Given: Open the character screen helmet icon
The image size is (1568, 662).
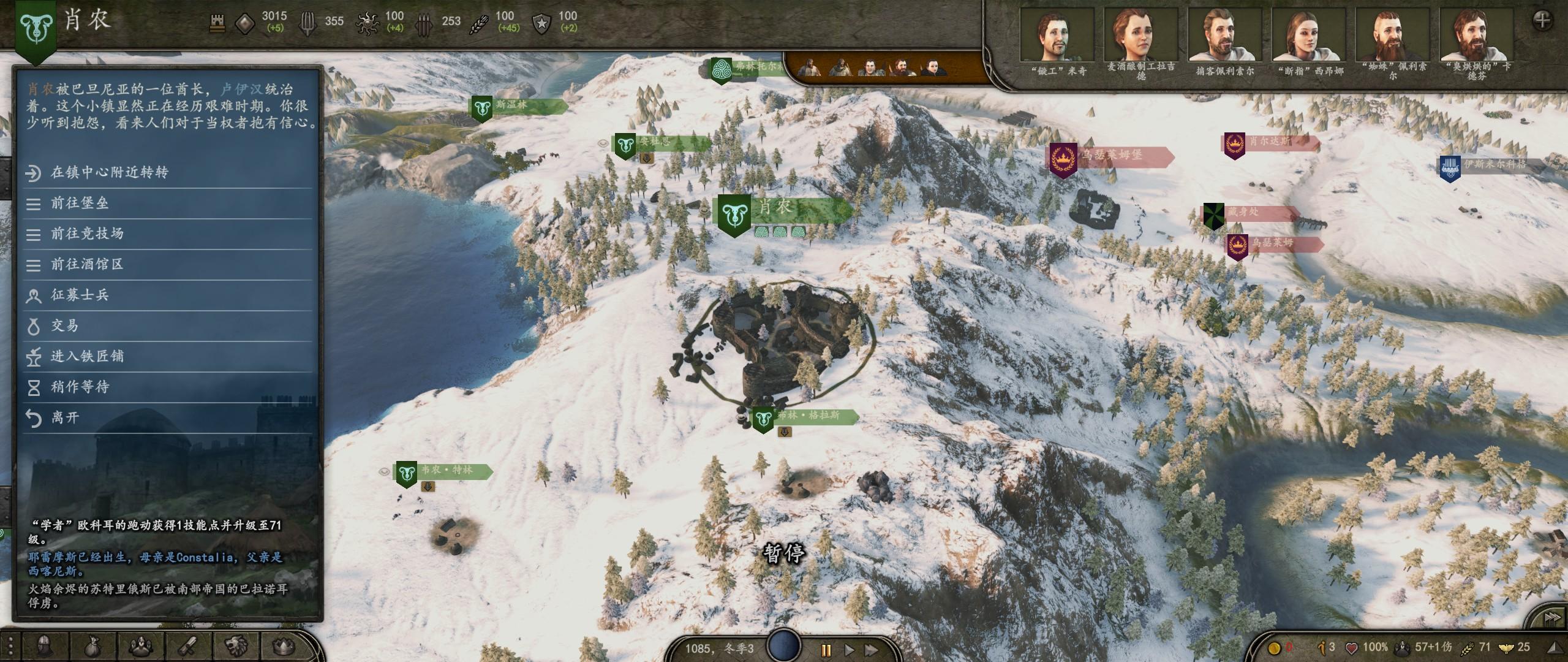Looking at the screenshot, I should coord(46,646).
